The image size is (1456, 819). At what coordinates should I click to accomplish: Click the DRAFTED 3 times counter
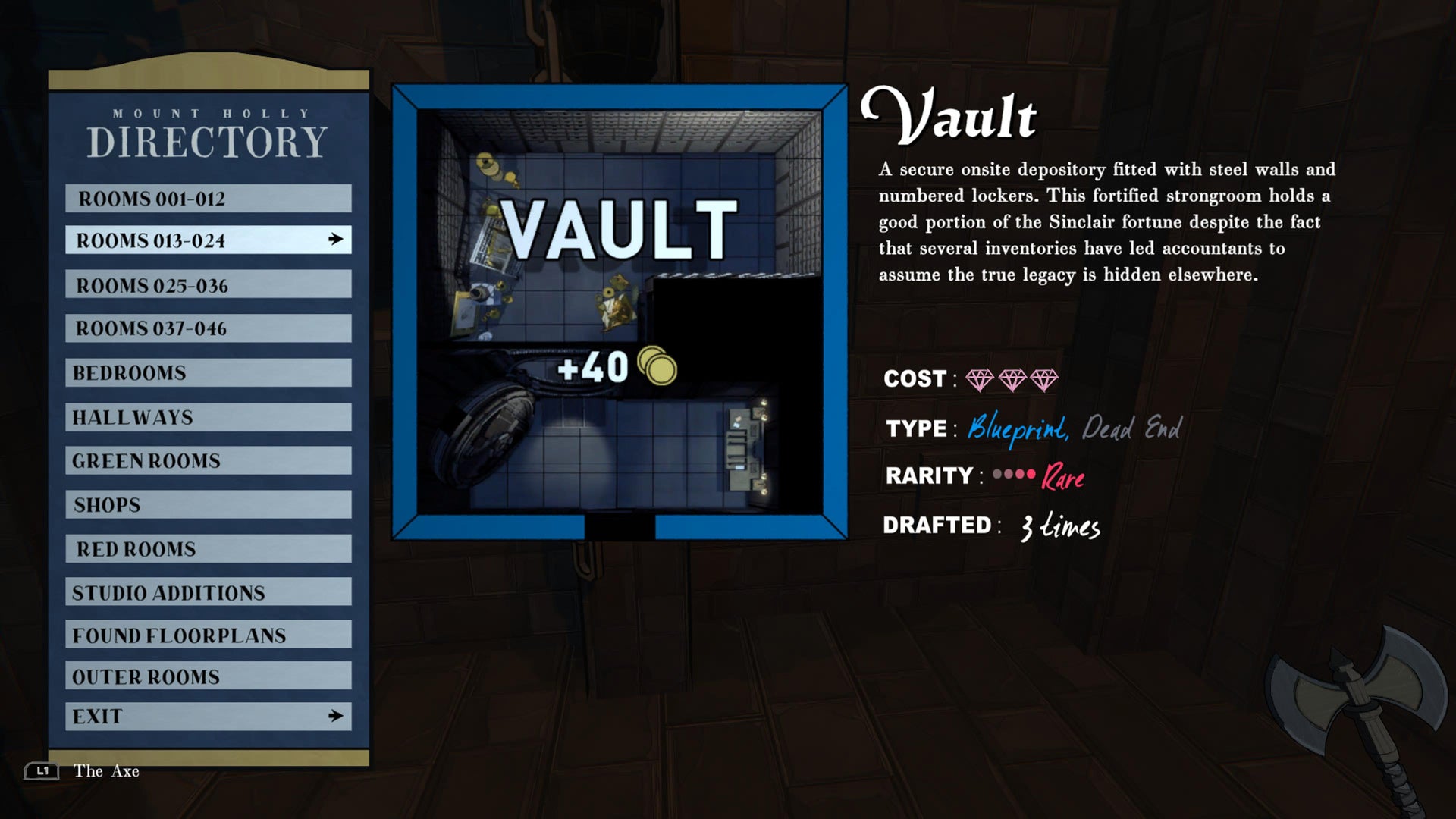1059,525
